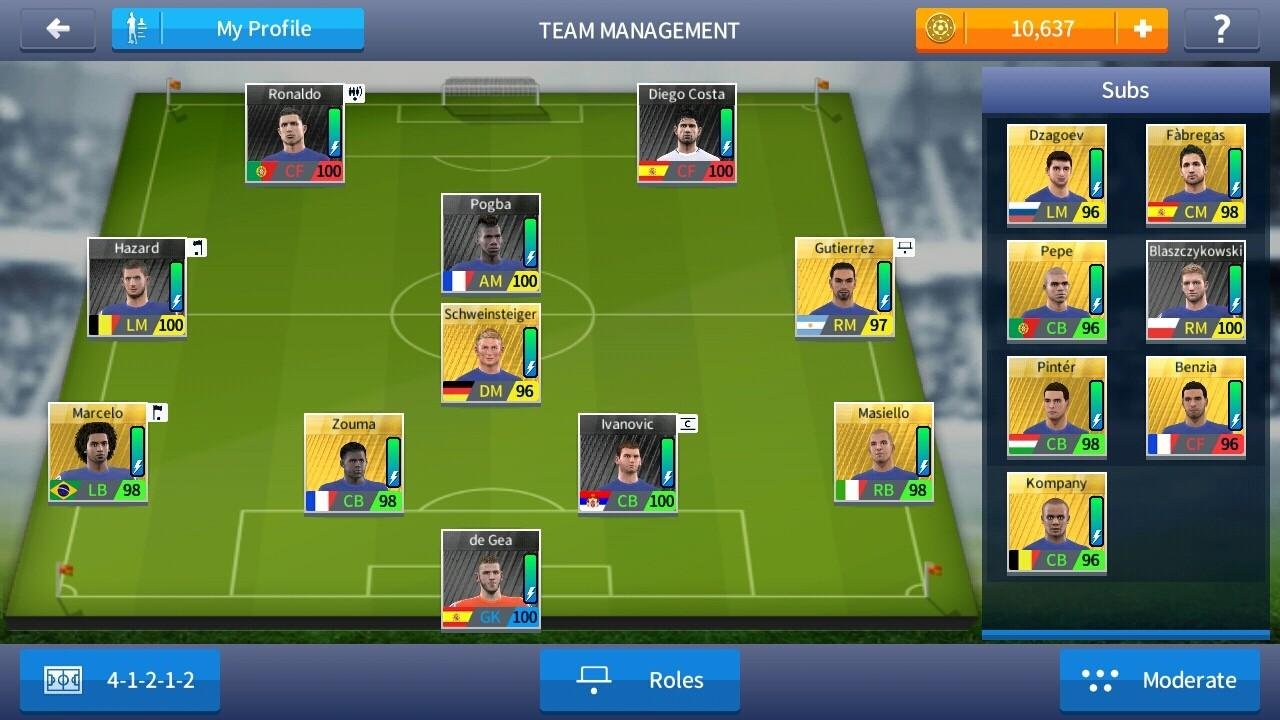
Task: Open the question mark help
Action: (1221, 29)
